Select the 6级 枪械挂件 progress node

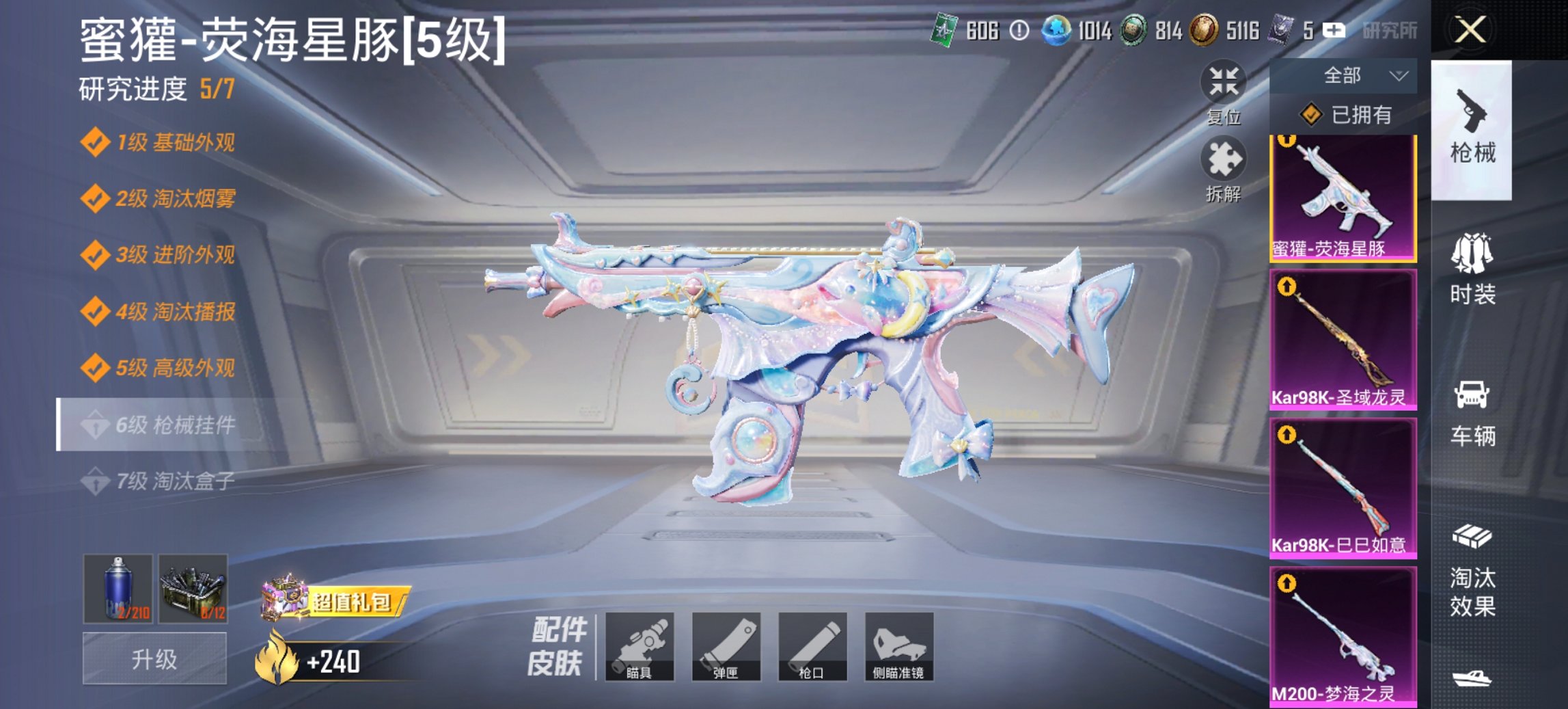pos(161,423)
